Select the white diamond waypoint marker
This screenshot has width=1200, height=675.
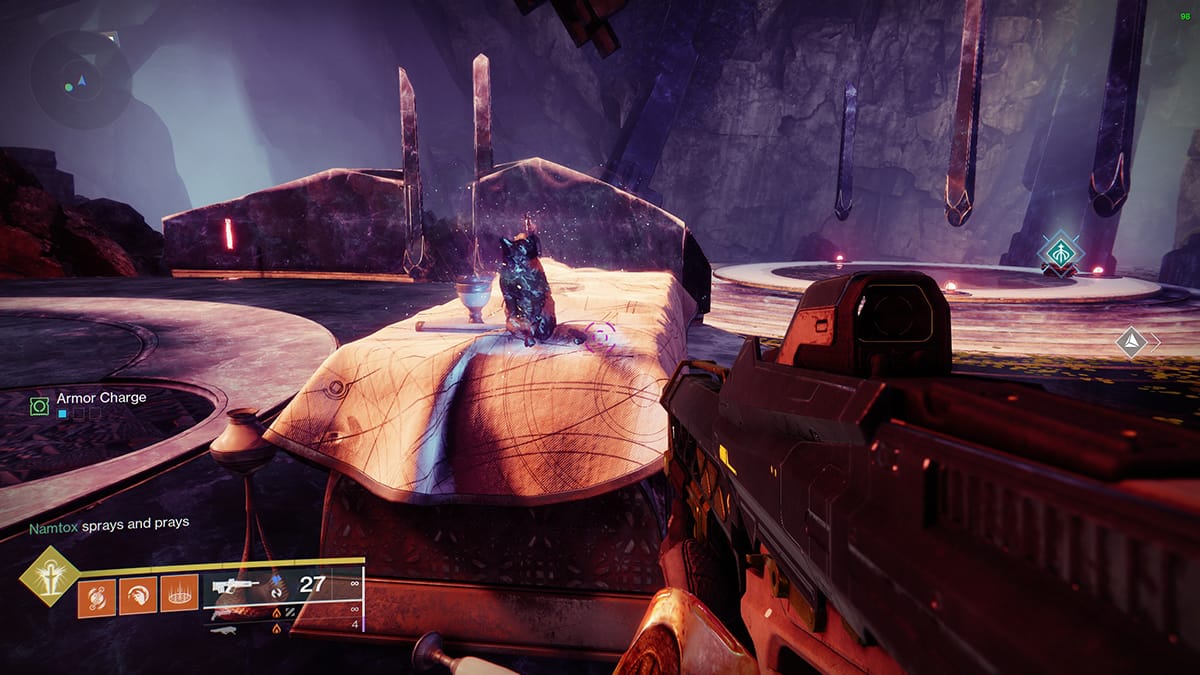(x=1130, y=342)
